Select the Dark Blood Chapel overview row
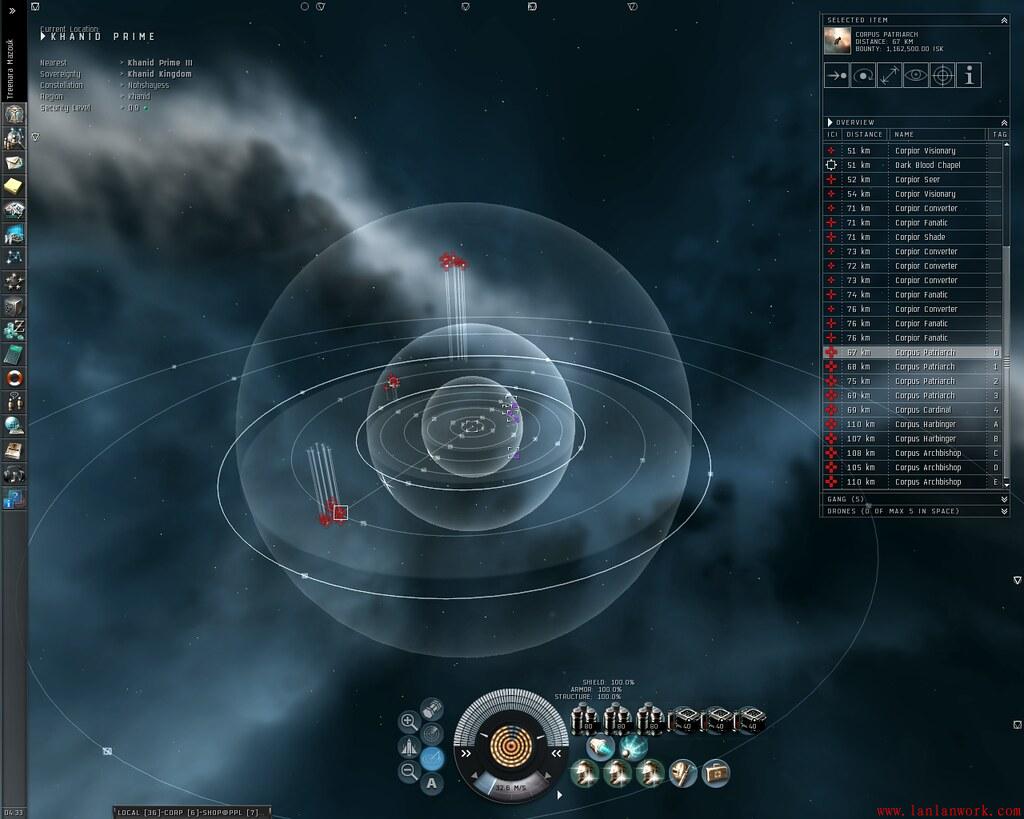 point(926,165)
